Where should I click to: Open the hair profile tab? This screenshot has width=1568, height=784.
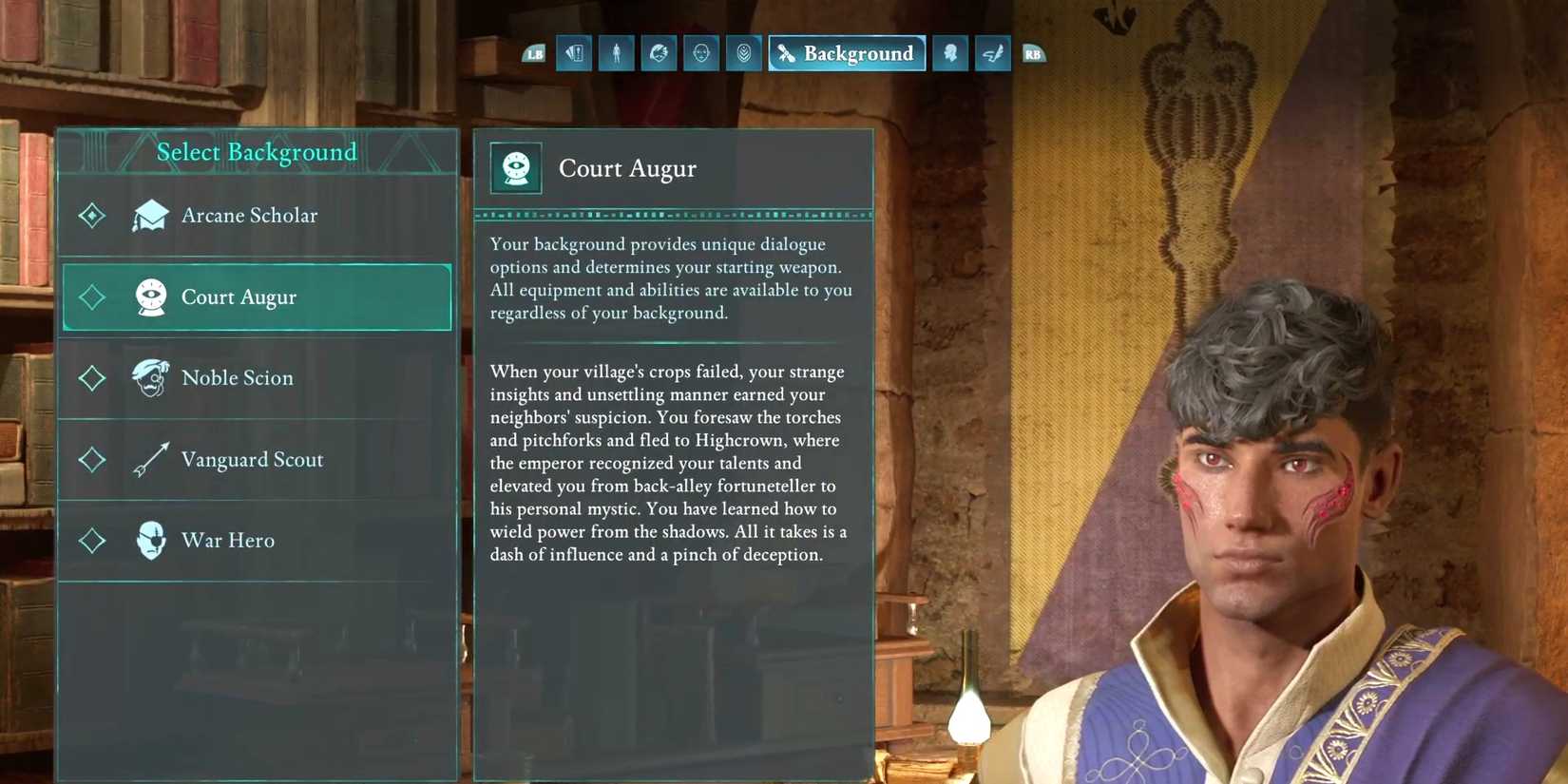[x=659, y=54]
